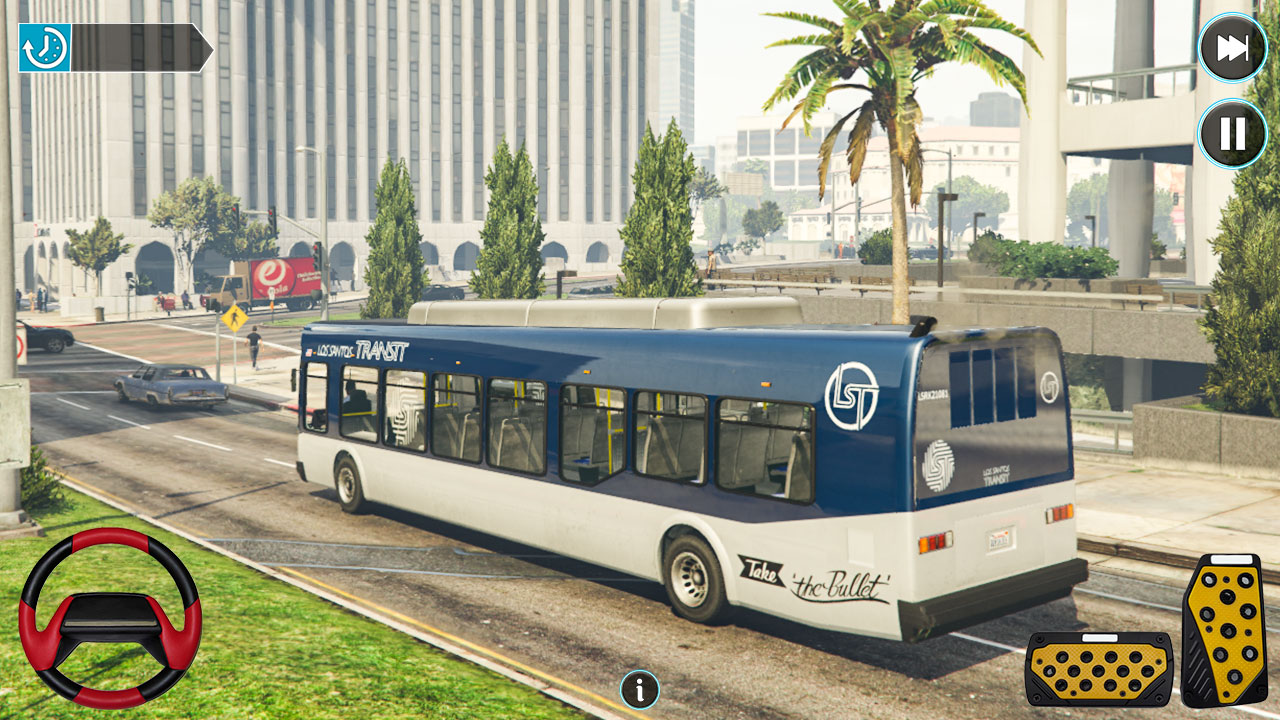This screenshot has width=1280, height=720.
Task: Select the skip level fast-forward icon
Action: 1232,44
